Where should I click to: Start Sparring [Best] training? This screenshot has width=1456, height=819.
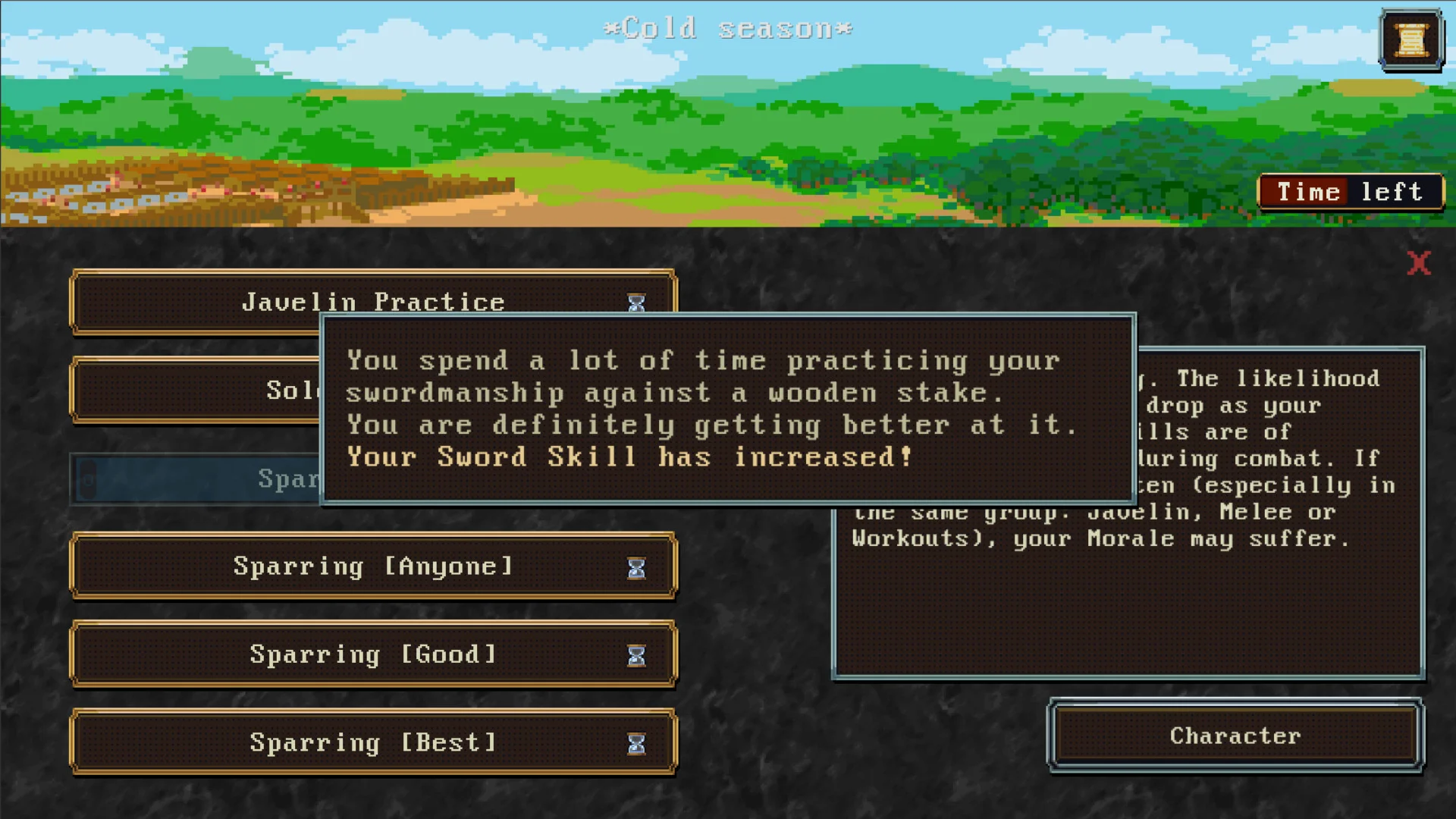[372, 742]
